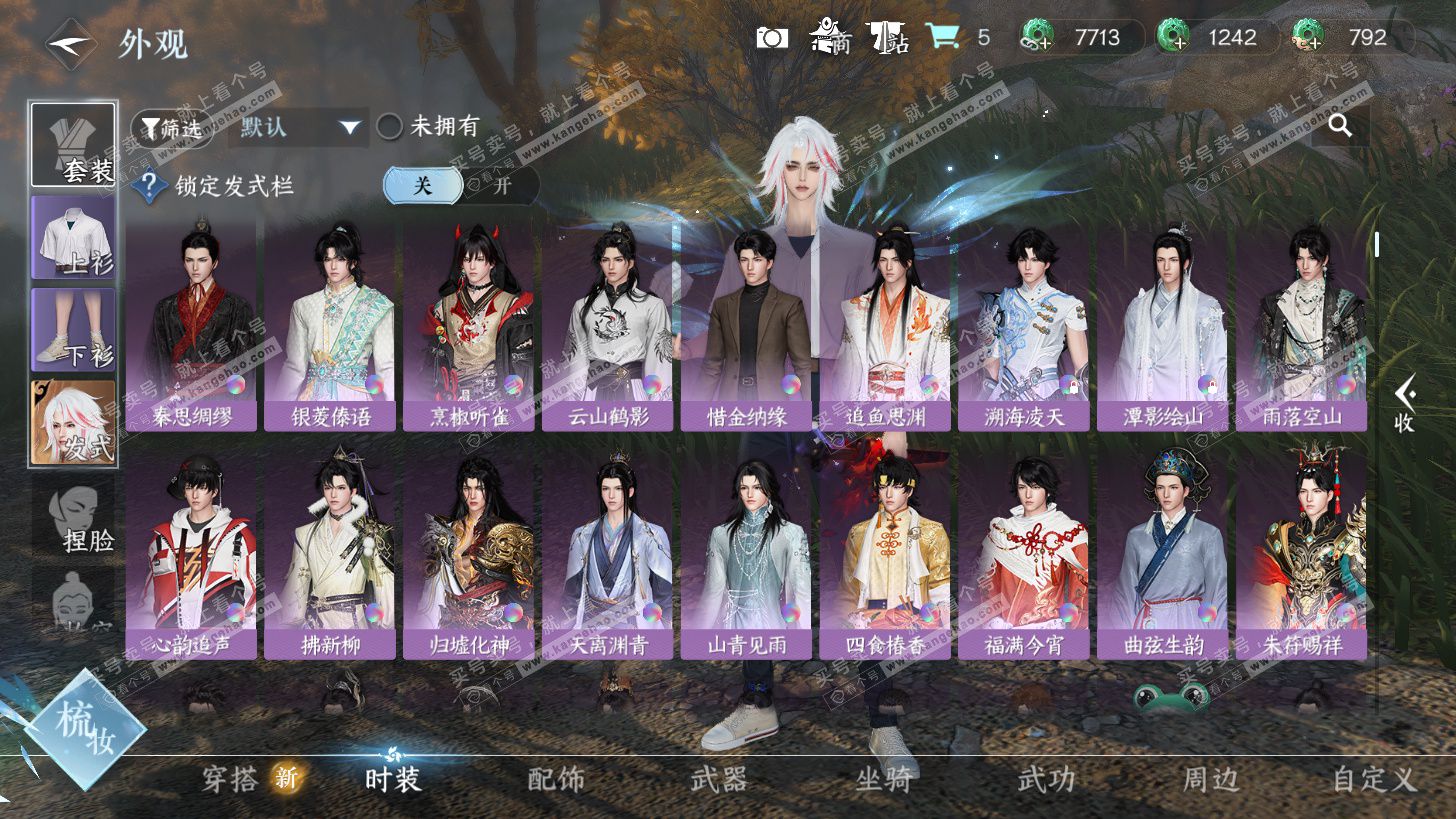The height and width of the screenshot is (819, 1456).
Task: Choose the 渊海凌天 outfit
Action: click(x=1024, y=325)
